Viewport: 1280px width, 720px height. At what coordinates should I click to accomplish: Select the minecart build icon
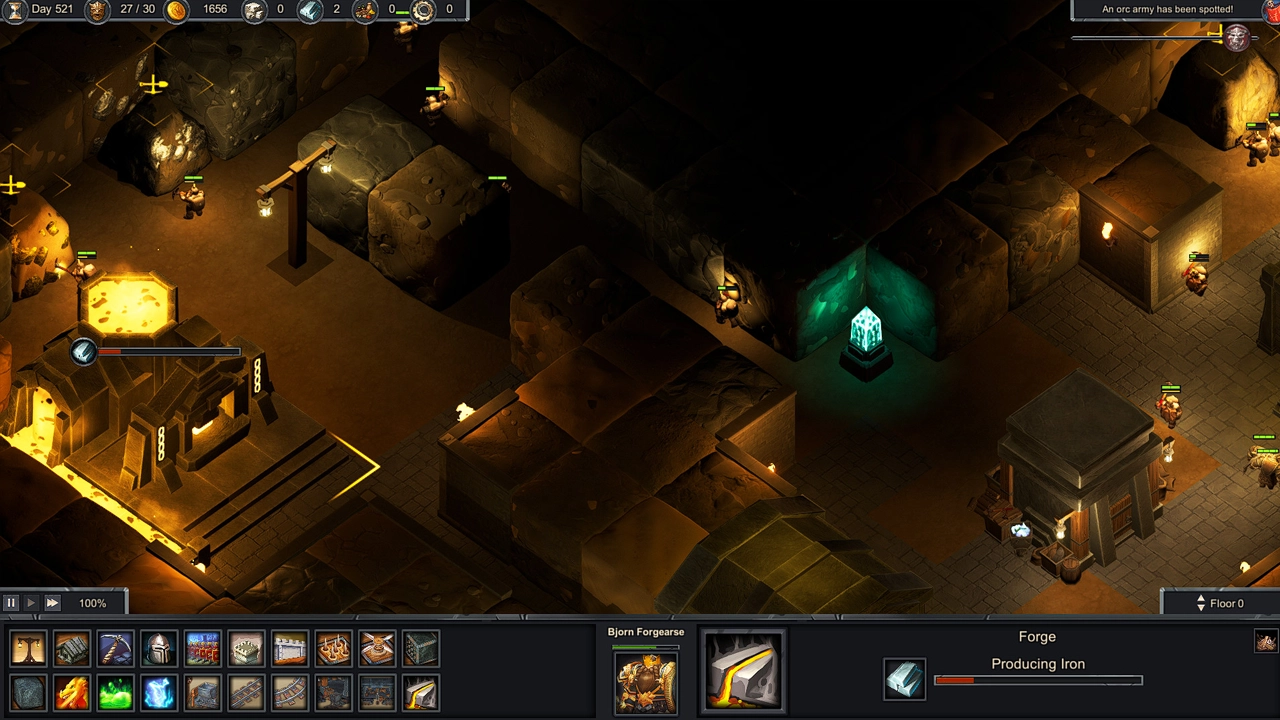[x=203, y=693]
